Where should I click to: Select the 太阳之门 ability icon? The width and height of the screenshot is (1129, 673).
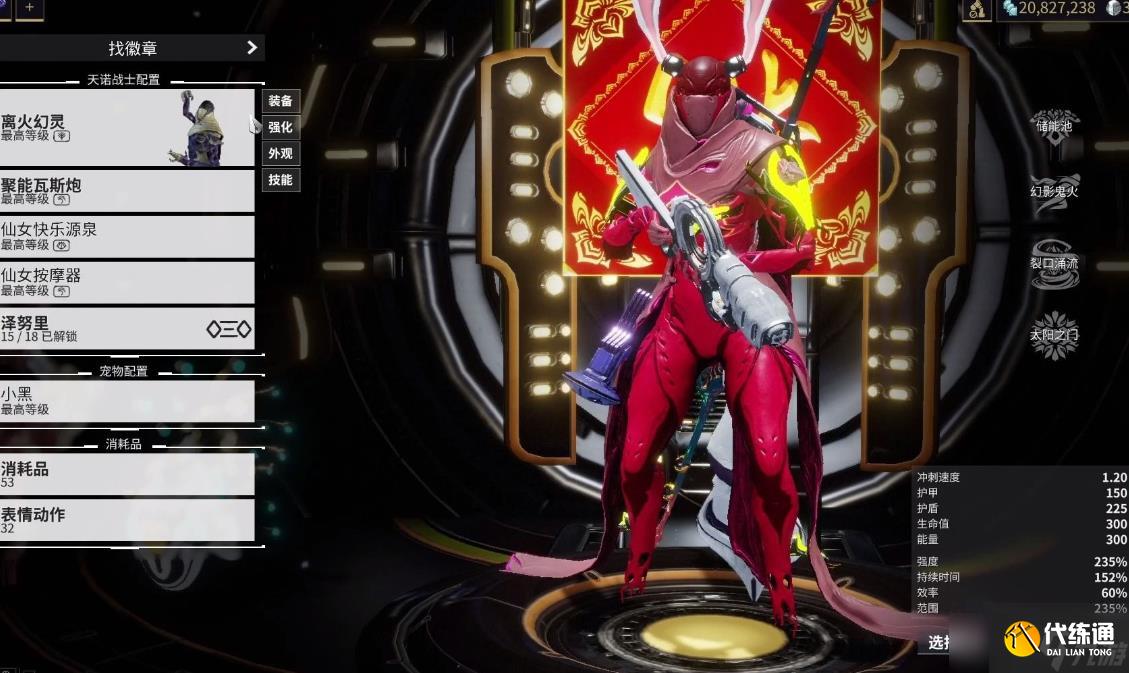point(1054,335)
